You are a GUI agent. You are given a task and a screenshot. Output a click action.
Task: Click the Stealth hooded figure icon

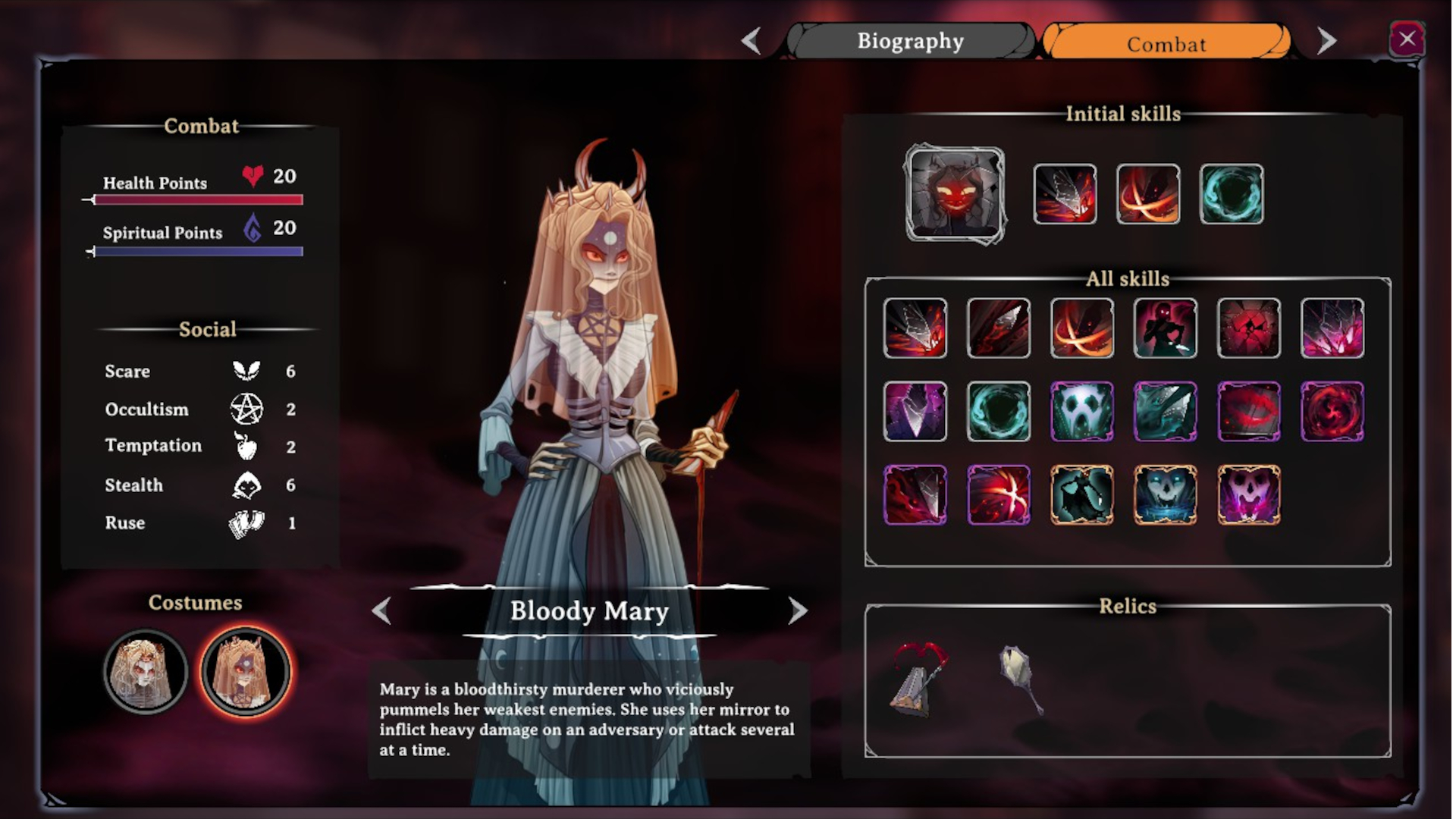(246, 485)
